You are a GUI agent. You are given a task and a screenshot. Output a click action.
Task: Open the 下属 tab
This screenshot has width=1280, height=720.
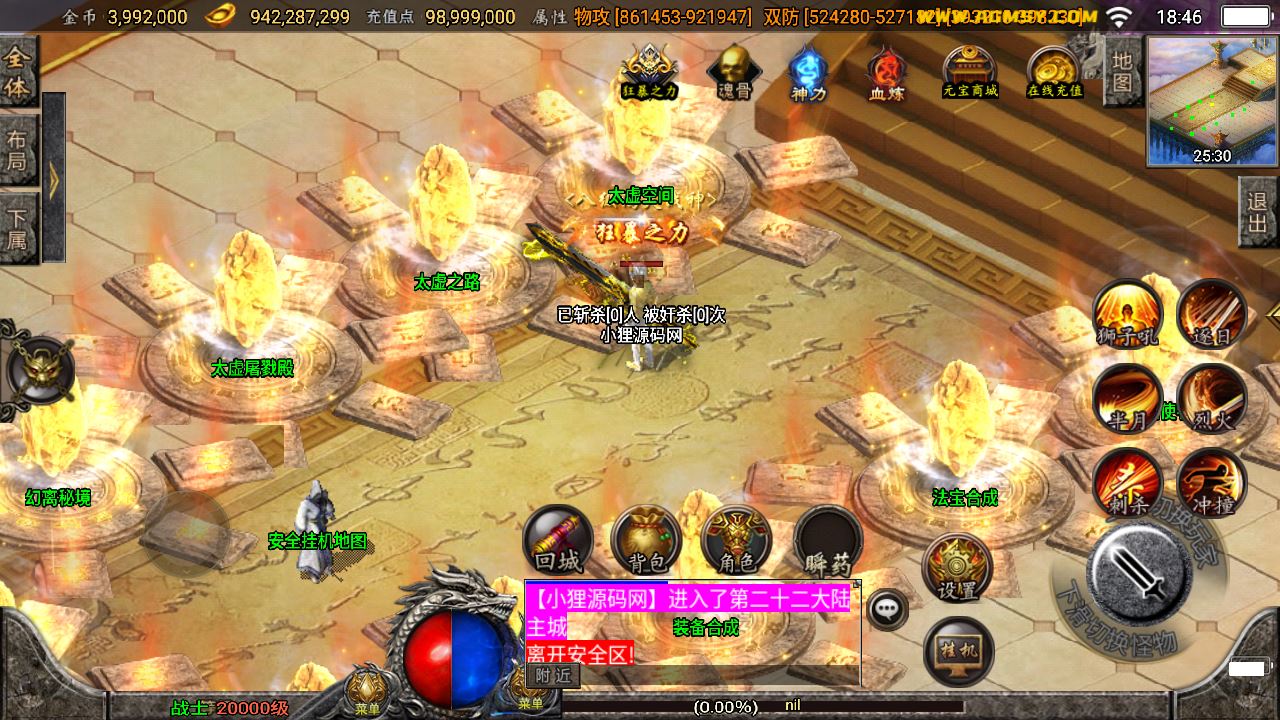(18, 227)
